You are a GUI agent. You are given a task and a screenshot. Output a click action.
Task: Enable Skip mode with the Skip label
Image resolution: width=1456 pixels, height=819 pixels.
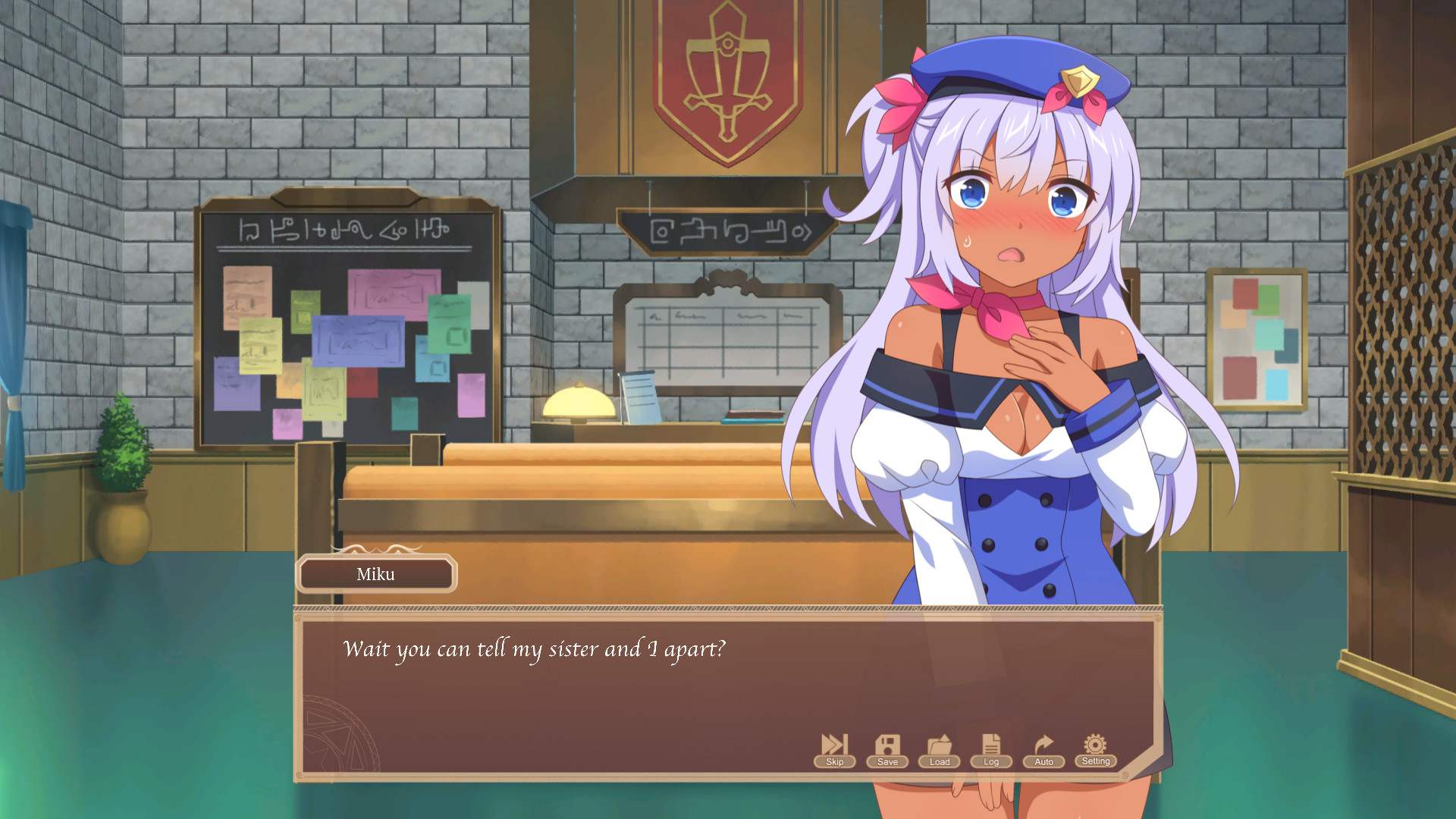pyautogui.click(x=833, y=762)
